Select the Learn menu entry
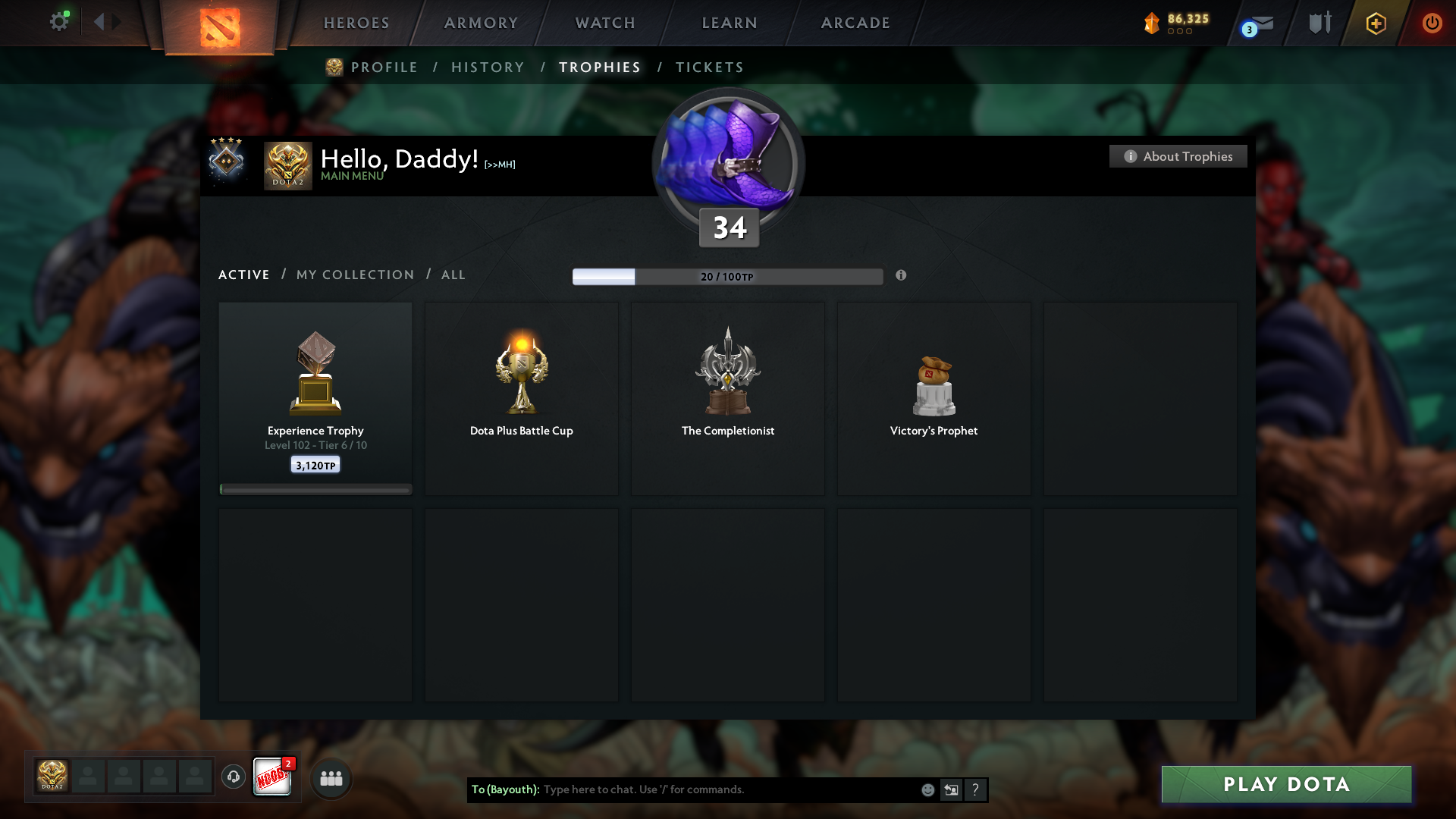The image size is (1456, 819). (x=730, y=23)
